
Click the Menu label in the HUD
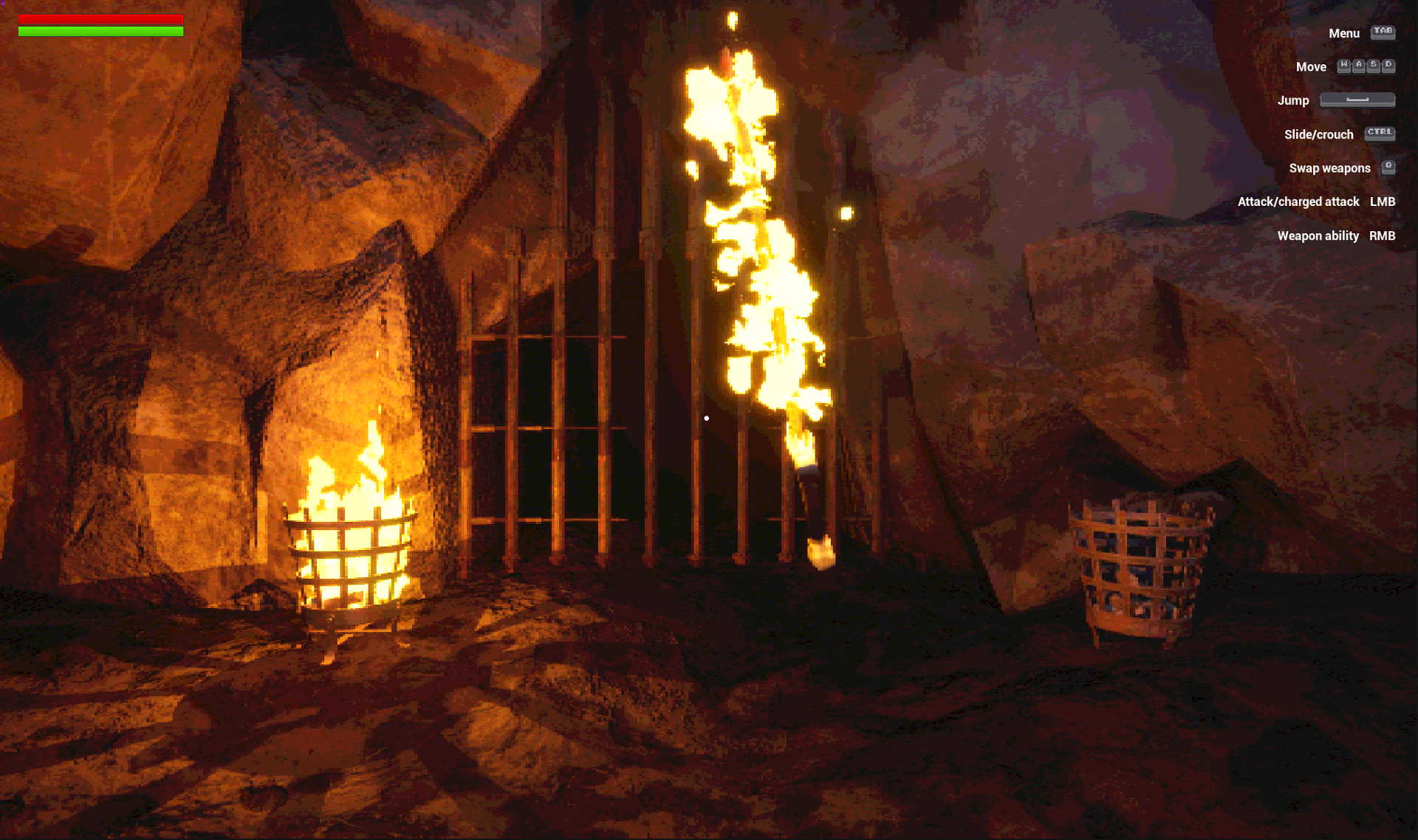tap(1344, 33)
